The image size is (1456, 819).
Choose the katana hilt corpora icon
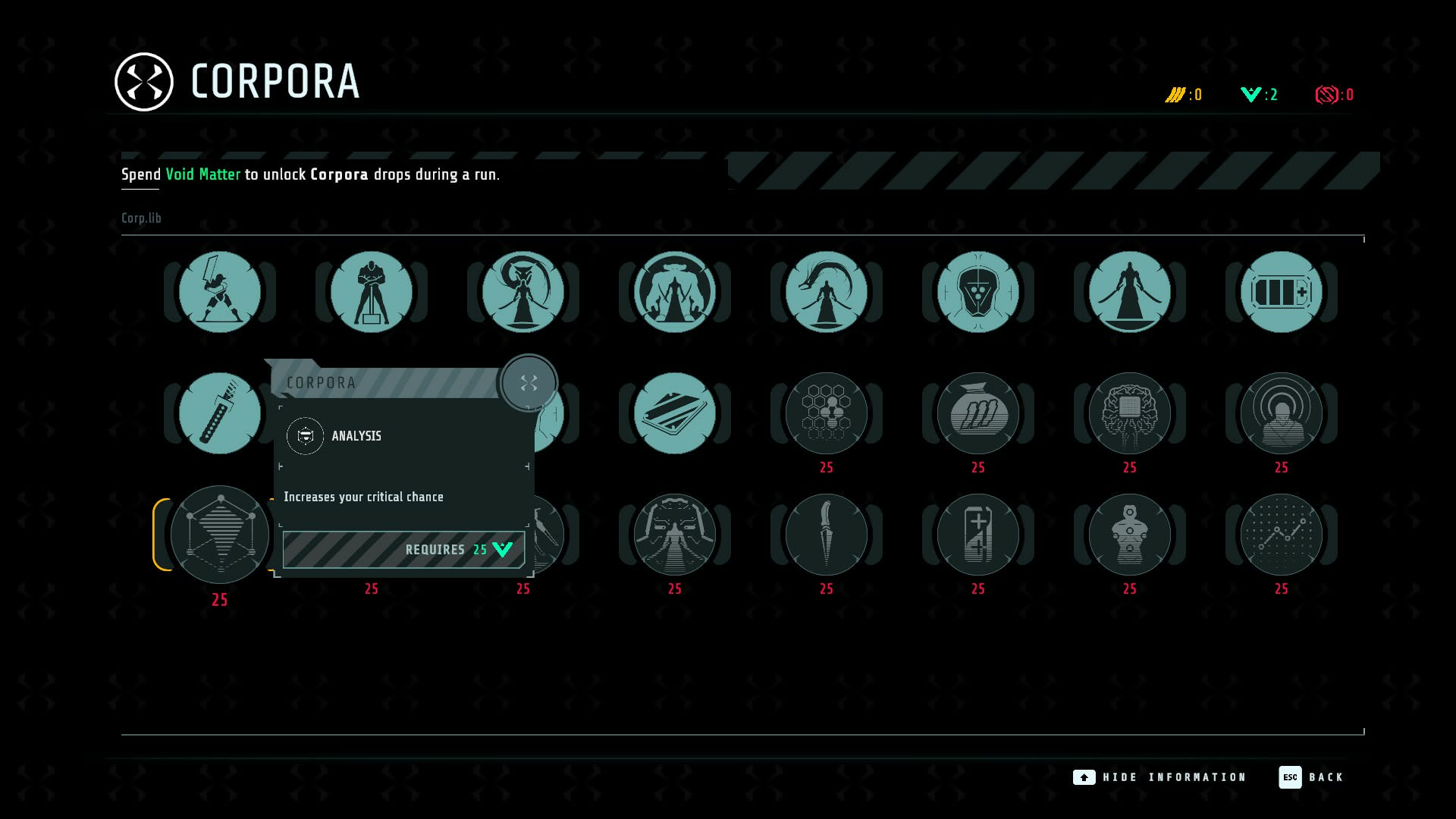click(x=220, y=413)
